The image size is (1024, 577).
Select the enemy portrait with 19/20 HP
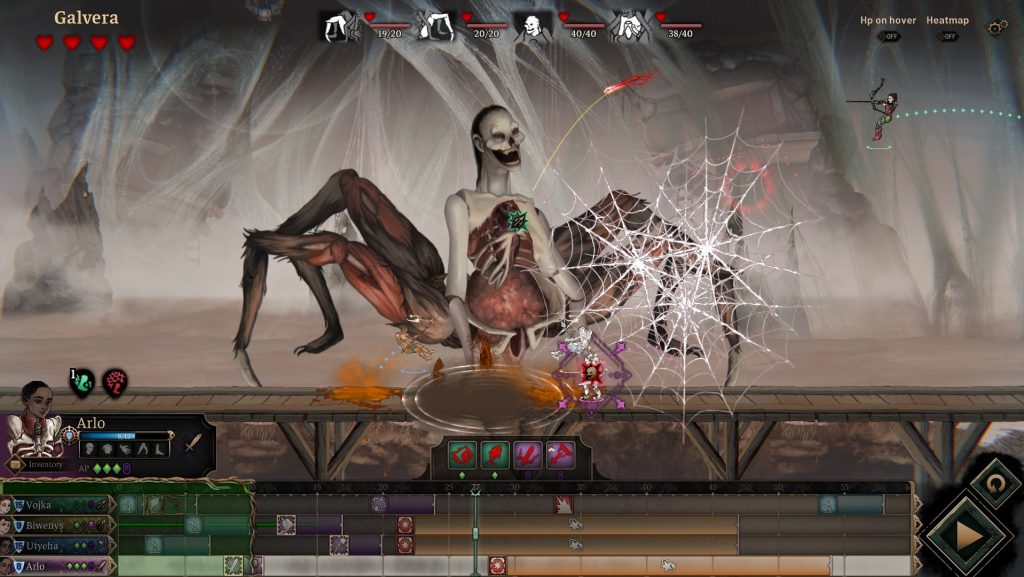[338, 27]
